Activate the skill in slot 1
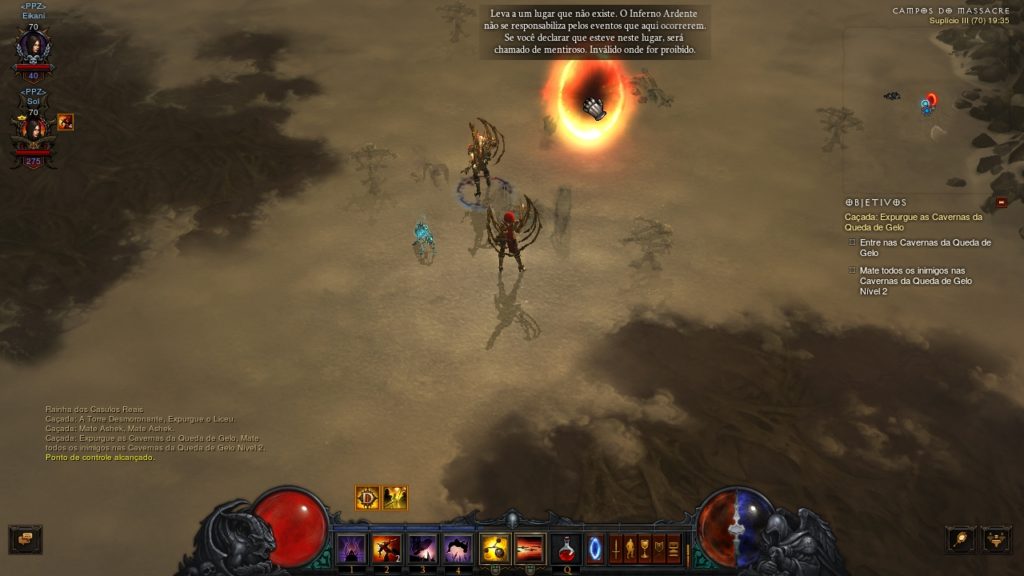Viewport: 1024px width, 576px height. click(x=350, y=548)
